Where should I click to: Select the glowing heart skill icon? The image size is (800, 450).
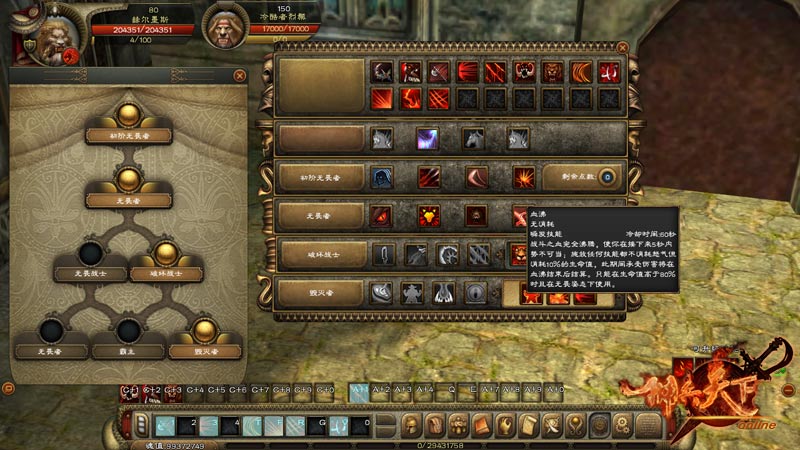(428, 216)
